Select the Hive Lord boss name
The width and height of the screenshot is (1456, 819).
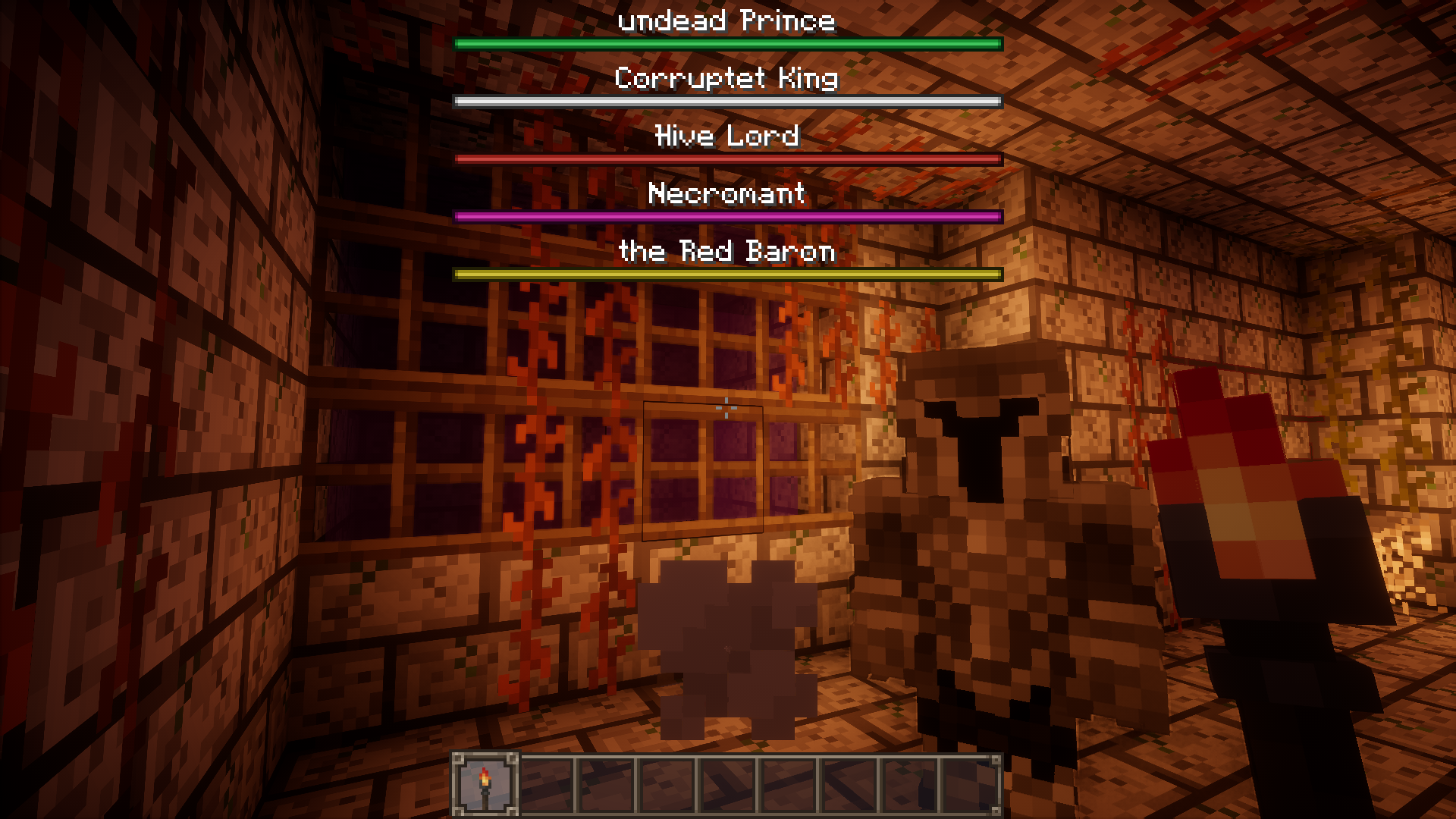pos(726,136)
